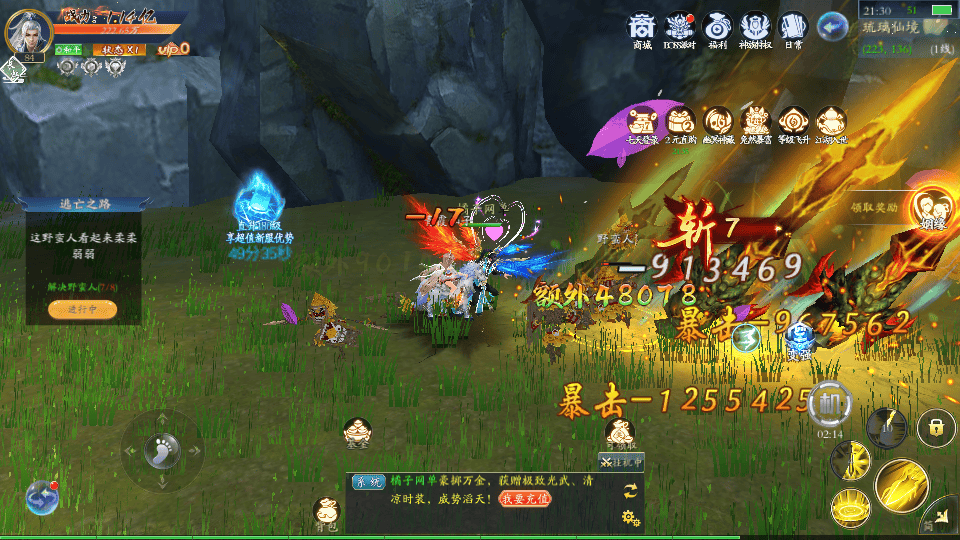Click the 进行中 quest progress button
Image resolution: width=960 pixels, height=540 pixels.
[82, 309]
